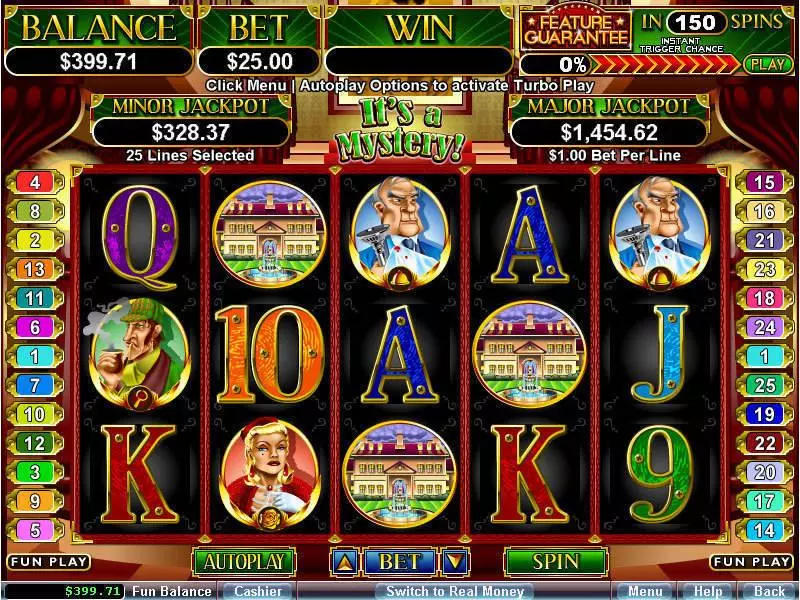Select payline number 14
The height and width of the screenshot is (600, 800).
[x=764, y=530]
